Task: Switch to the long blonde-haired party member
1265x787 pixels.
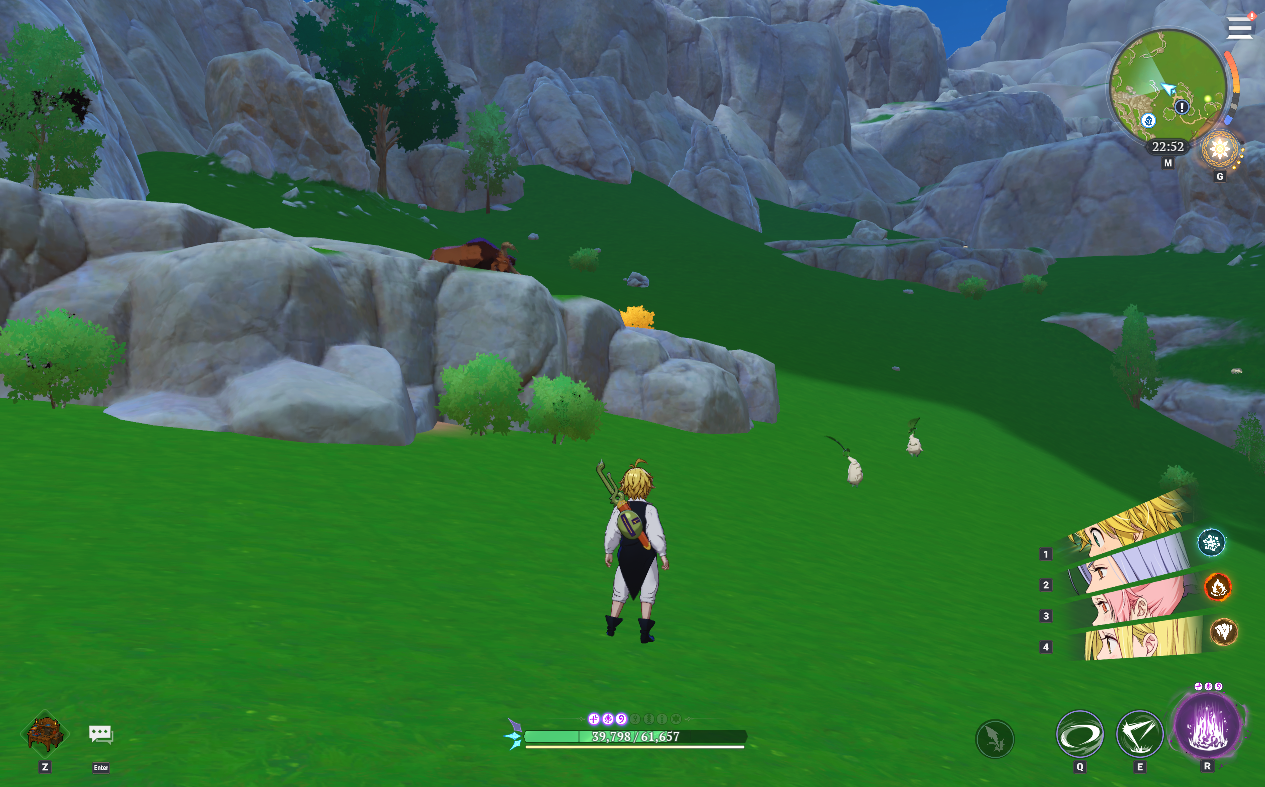Action: coord(1140,640)
